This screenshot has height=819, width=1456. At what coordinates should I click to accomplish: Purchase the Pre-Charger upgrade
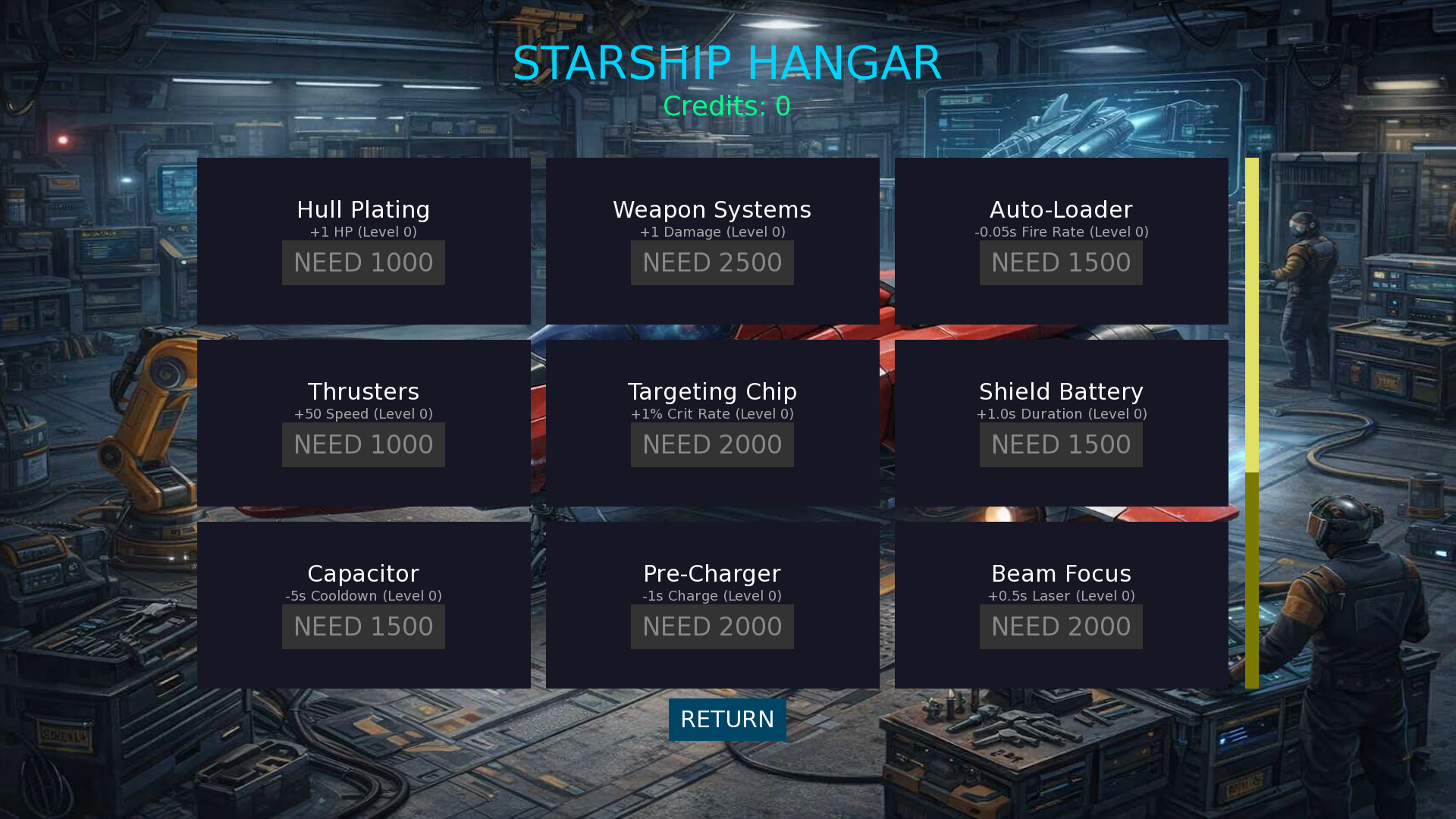[x=712, y=627]
